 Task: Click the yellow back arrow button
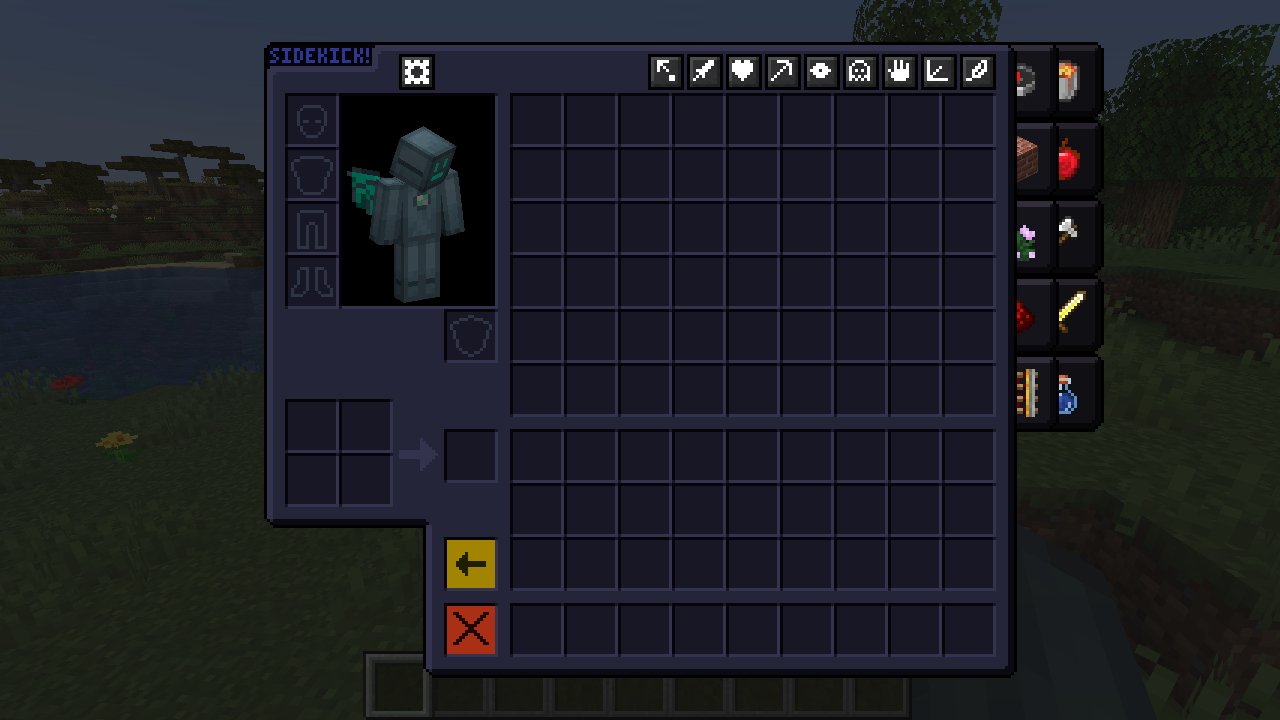point(470,563)
